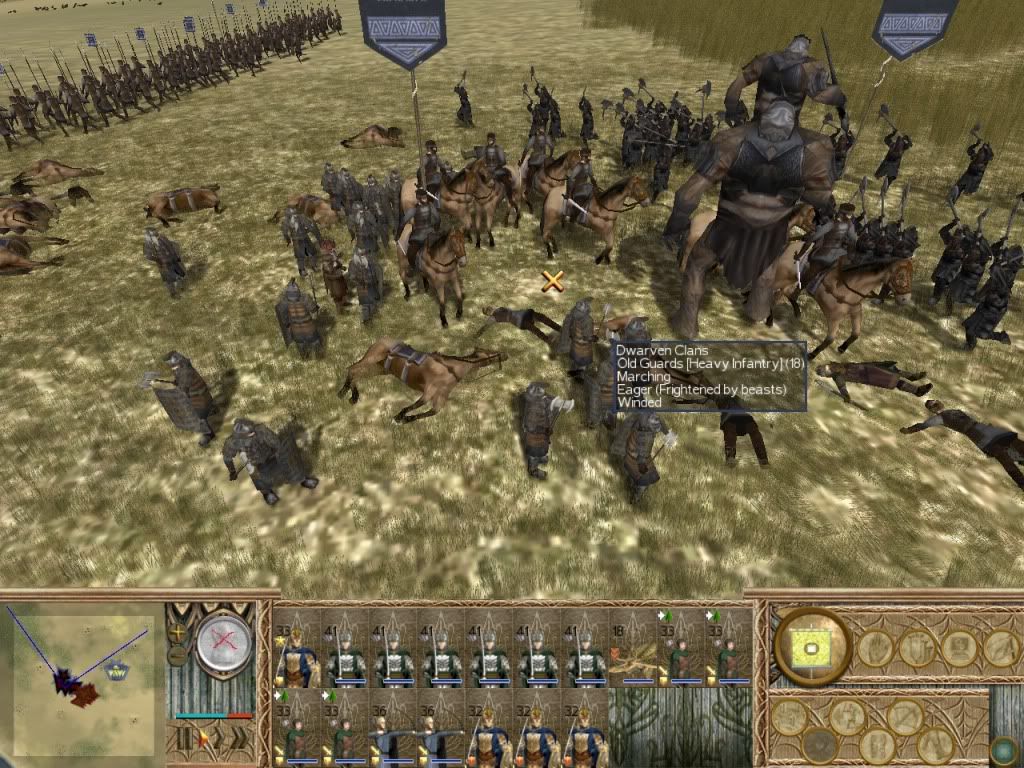This screenshot has width=1024, height=768.
Task: Select the general's unit card with star
Action: pyautogui.click(x=297, y=648)
